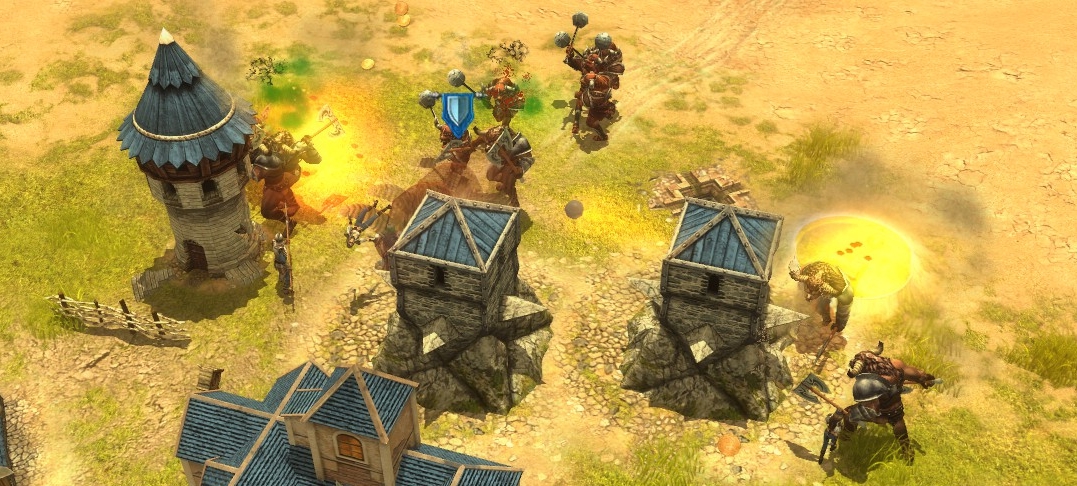Click the blue shield marker above the unit
1077x486 pixels.
457,112
